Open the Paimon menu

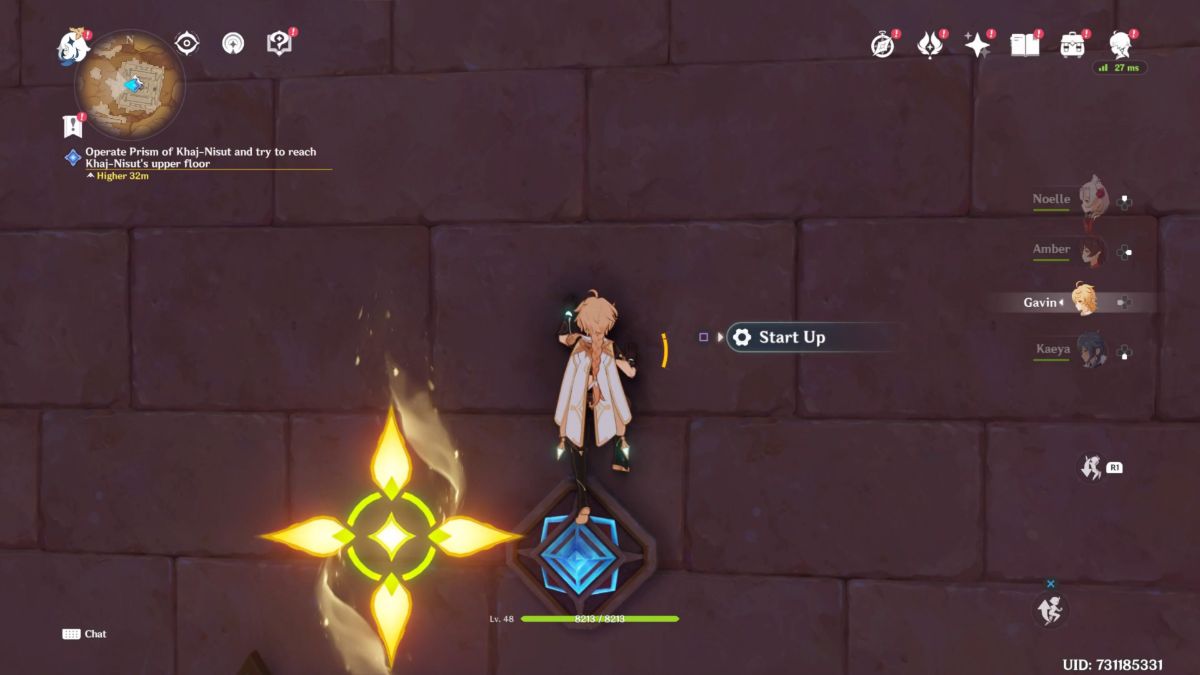pyautogui.click(x=73, y=46)
